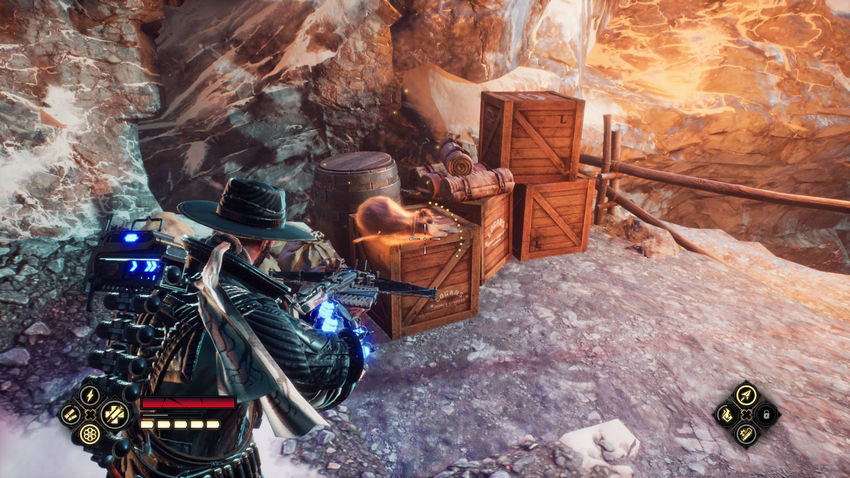Image resolution: width=850 pixels, height=478 pixels.
Task: Click the locked padlock ability slot
Action: [x=767, y=414]
